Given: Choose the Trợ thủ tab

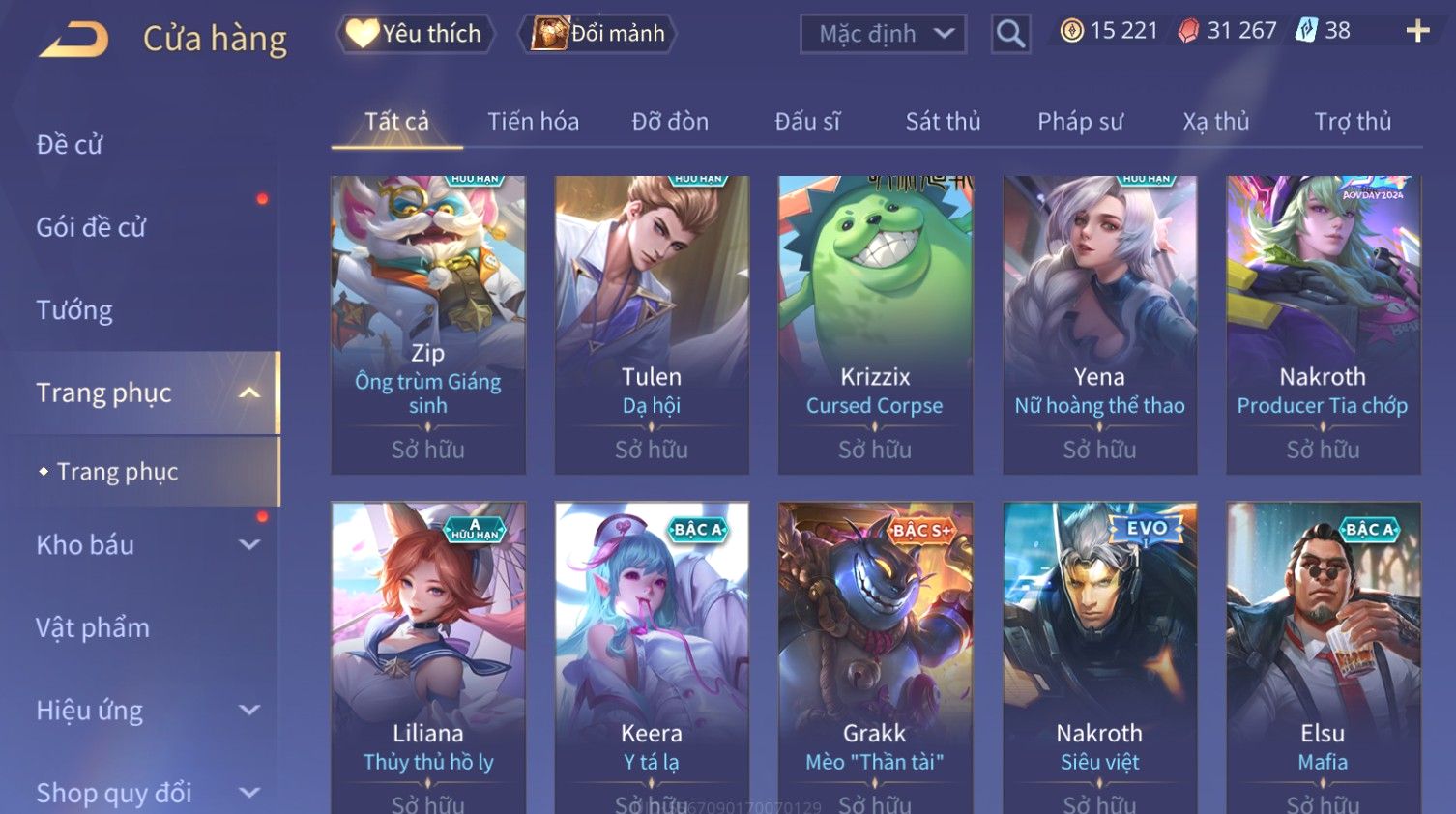Looking at the screenshot, I should (x=1353, y=122).
